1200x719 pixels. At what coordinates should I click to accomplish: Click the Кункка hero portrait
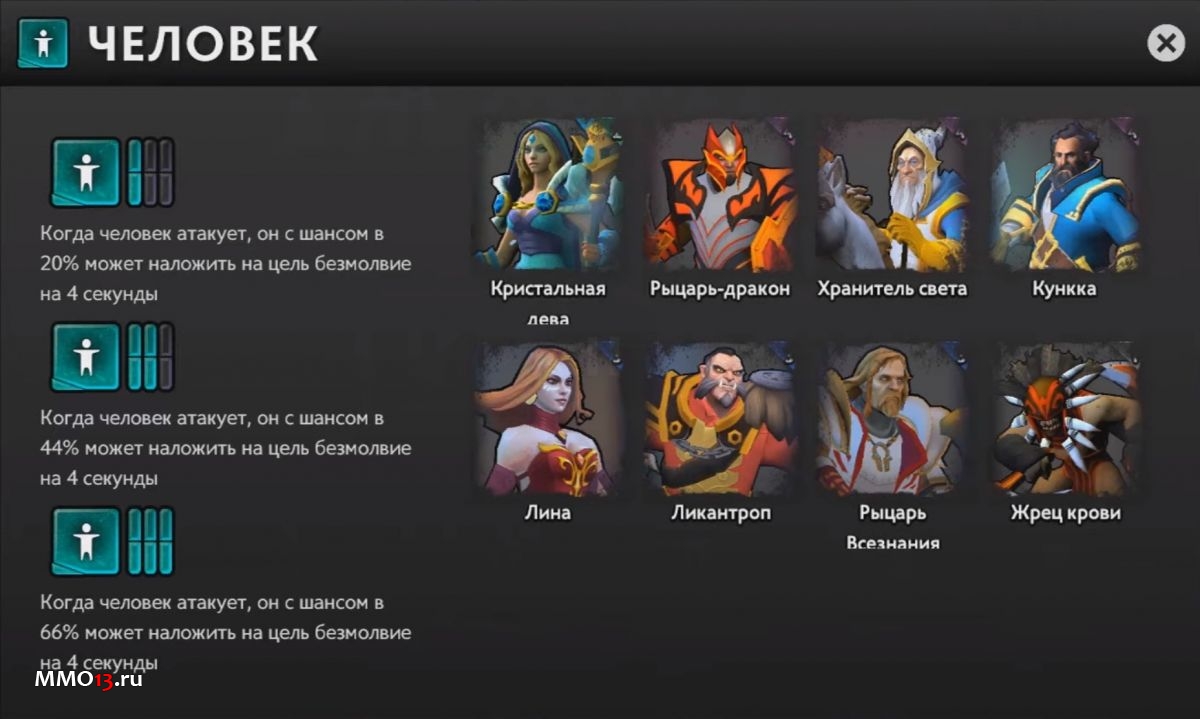tap(1064, 193)
